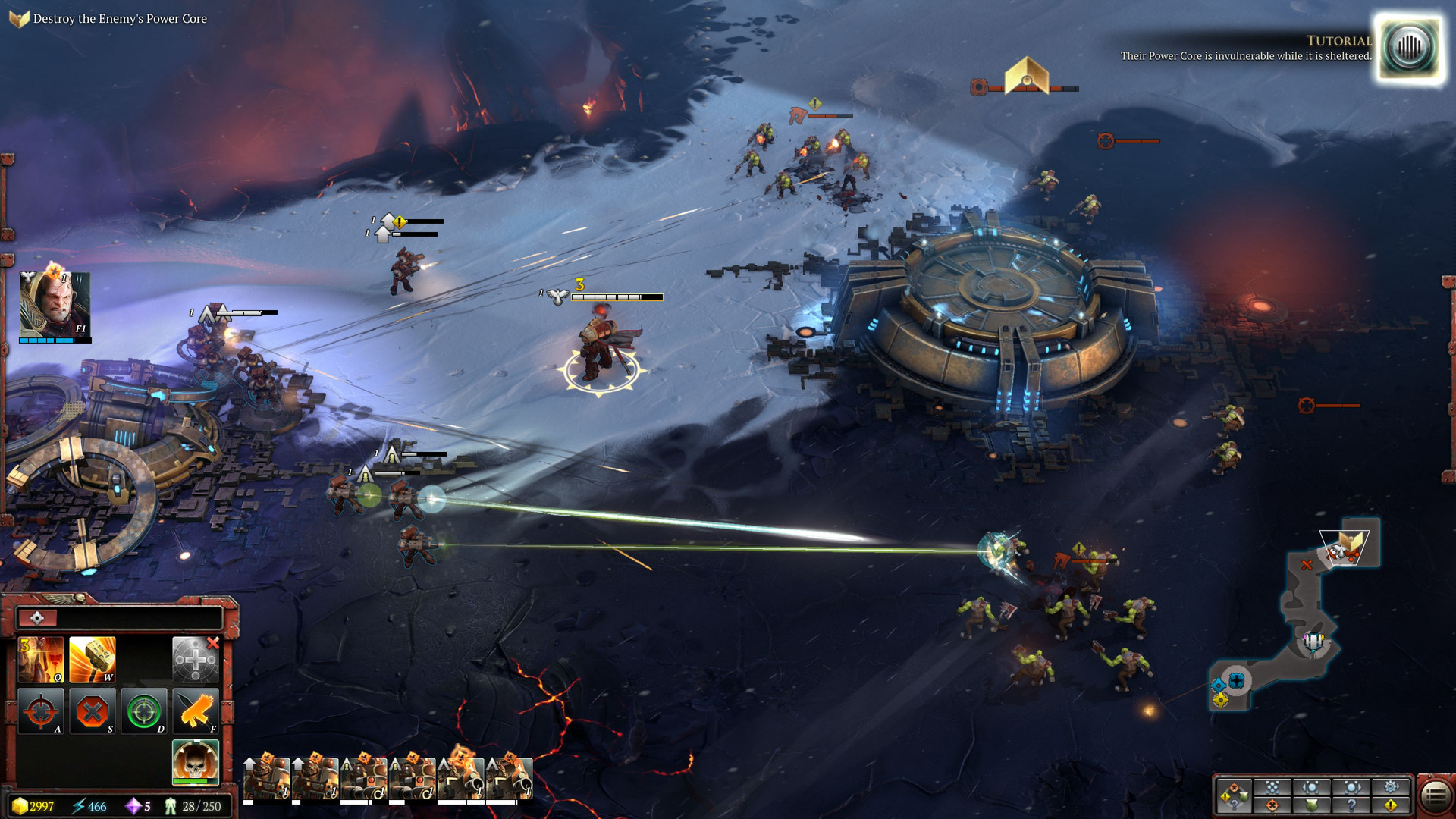
Task: Click the red stop command icon
Action: [93, 711]
